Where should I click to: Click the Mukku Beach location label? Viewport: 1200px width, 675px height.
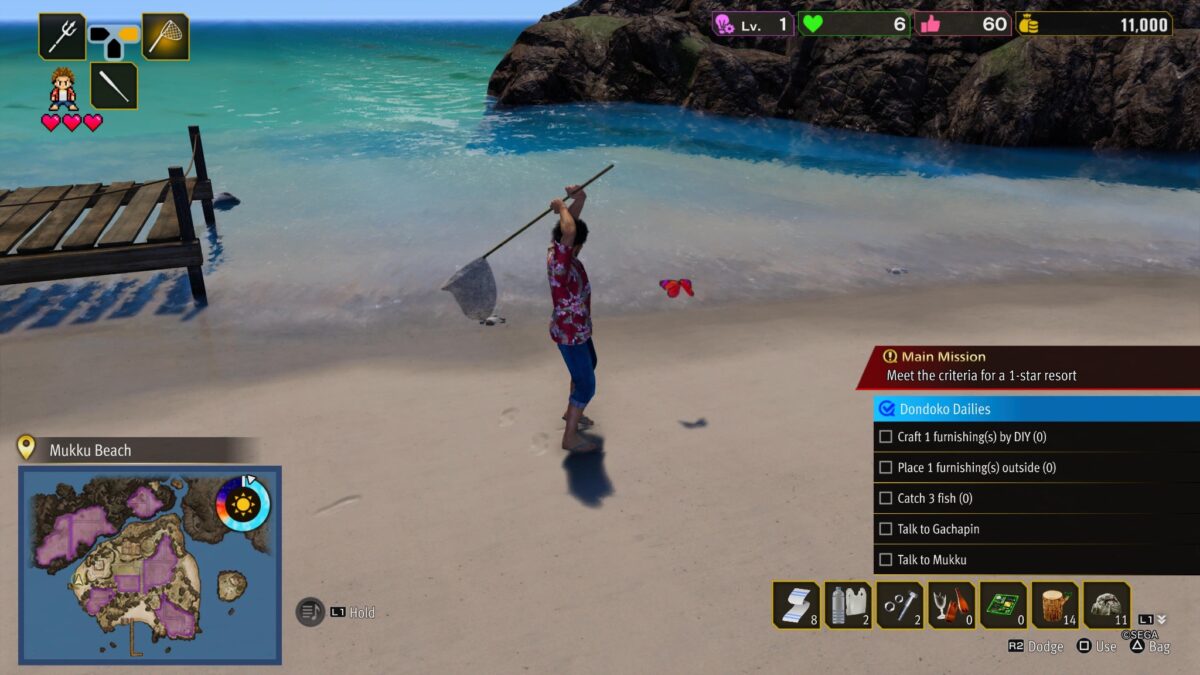[x=90, y=450]
